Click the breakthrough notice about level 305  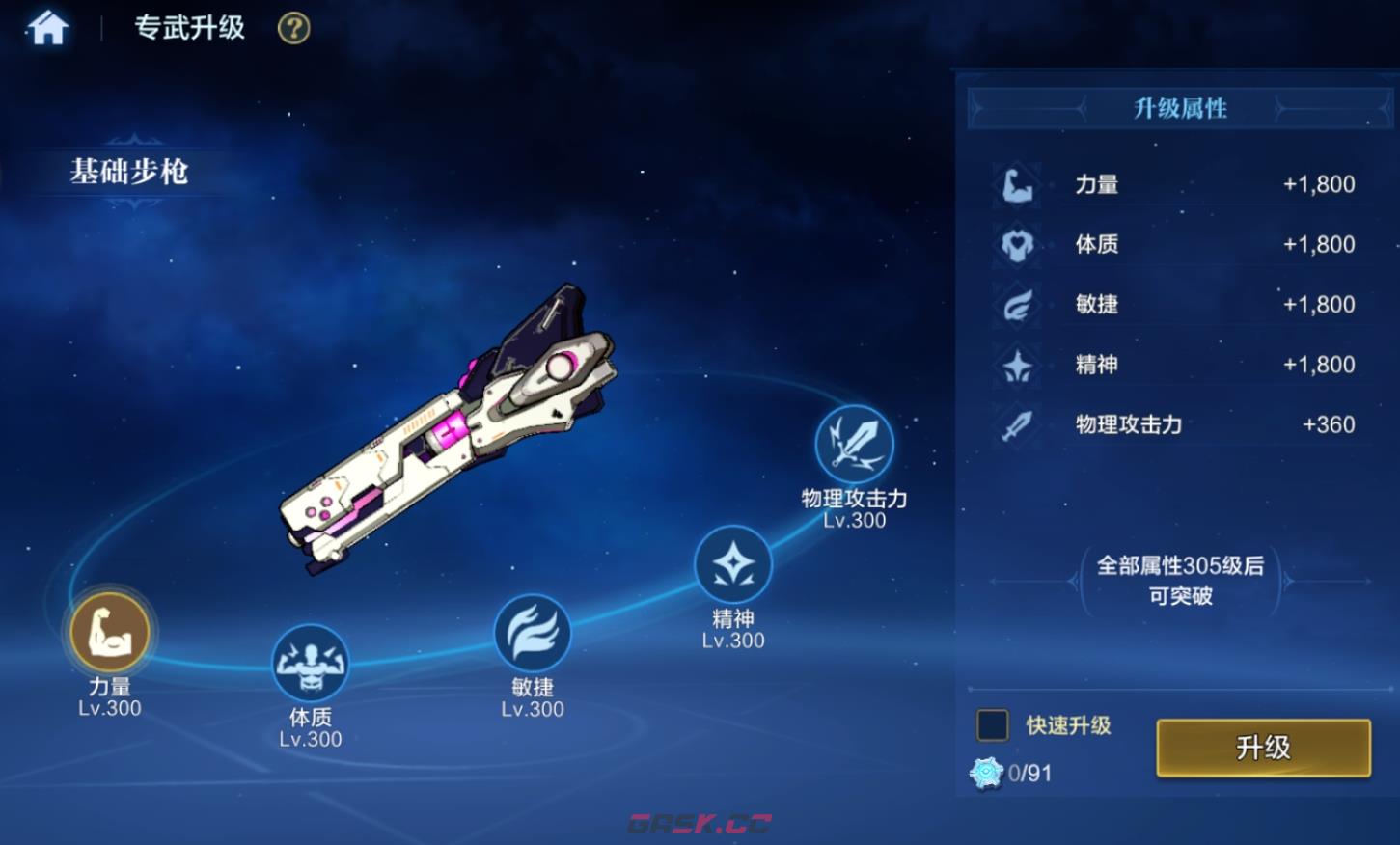tap(1179, 580)
